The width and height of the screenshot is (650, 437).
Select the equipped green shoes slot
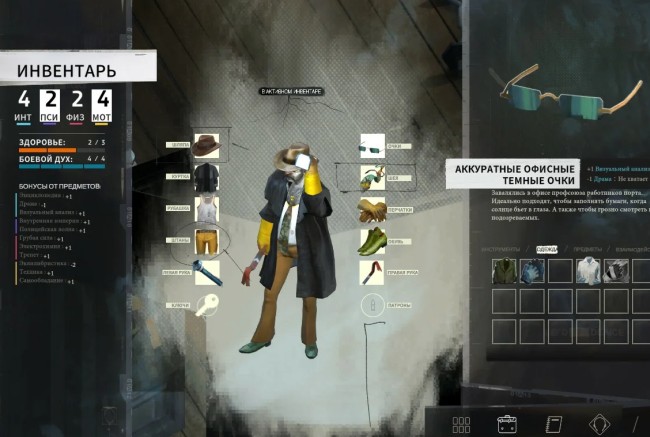tap(373, 242)
